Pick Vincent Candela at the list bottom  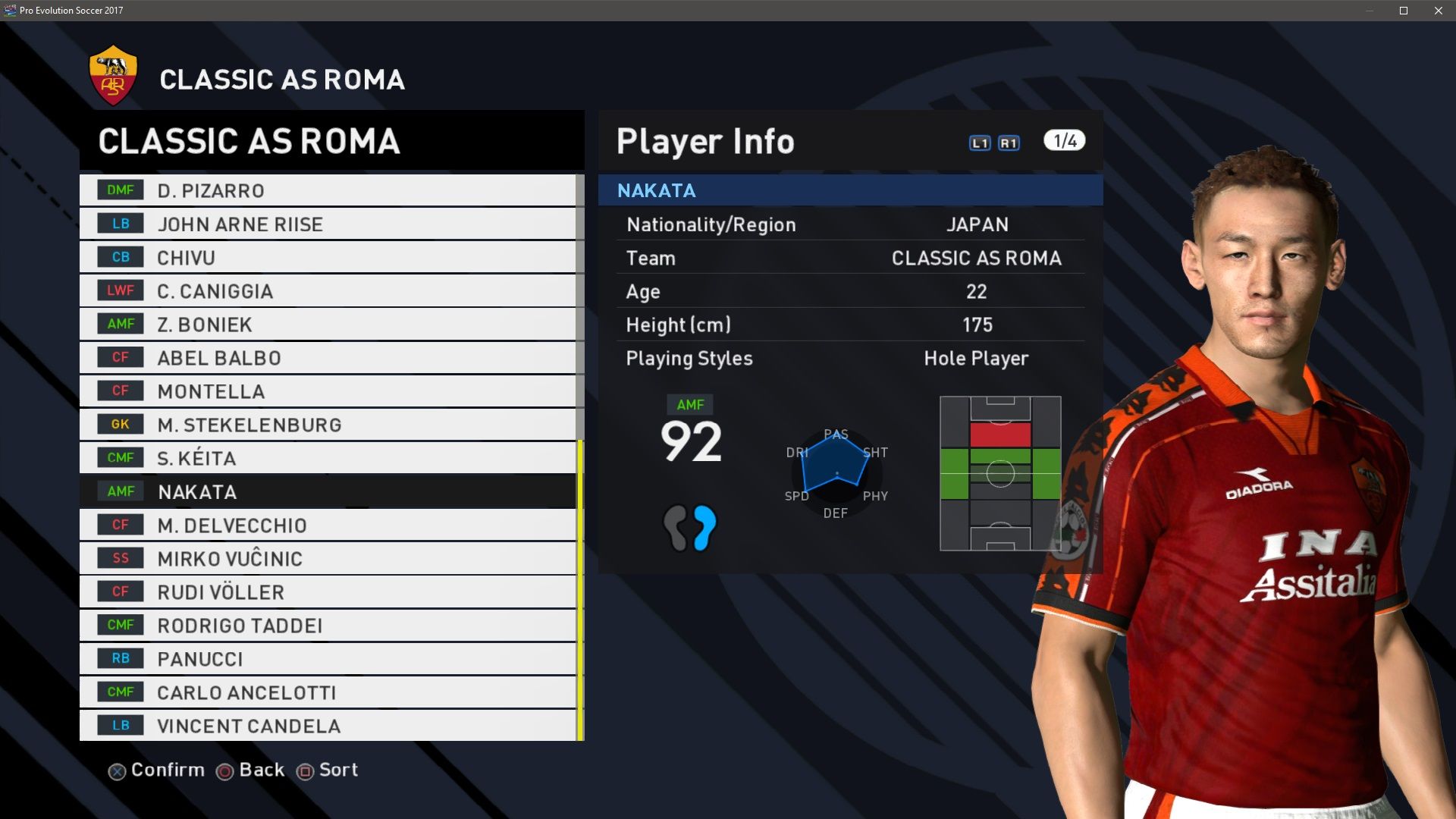point(328,725)
